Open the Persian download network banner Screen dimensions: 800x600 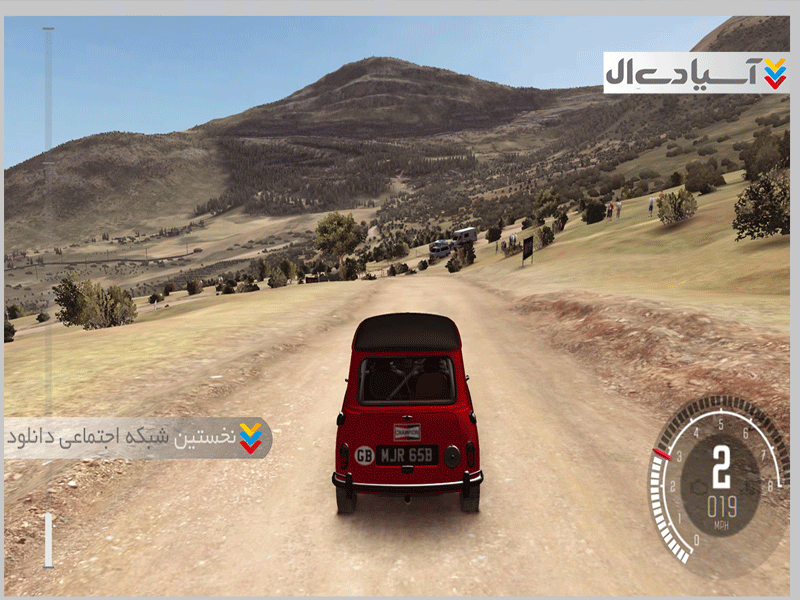pos(138,438)
